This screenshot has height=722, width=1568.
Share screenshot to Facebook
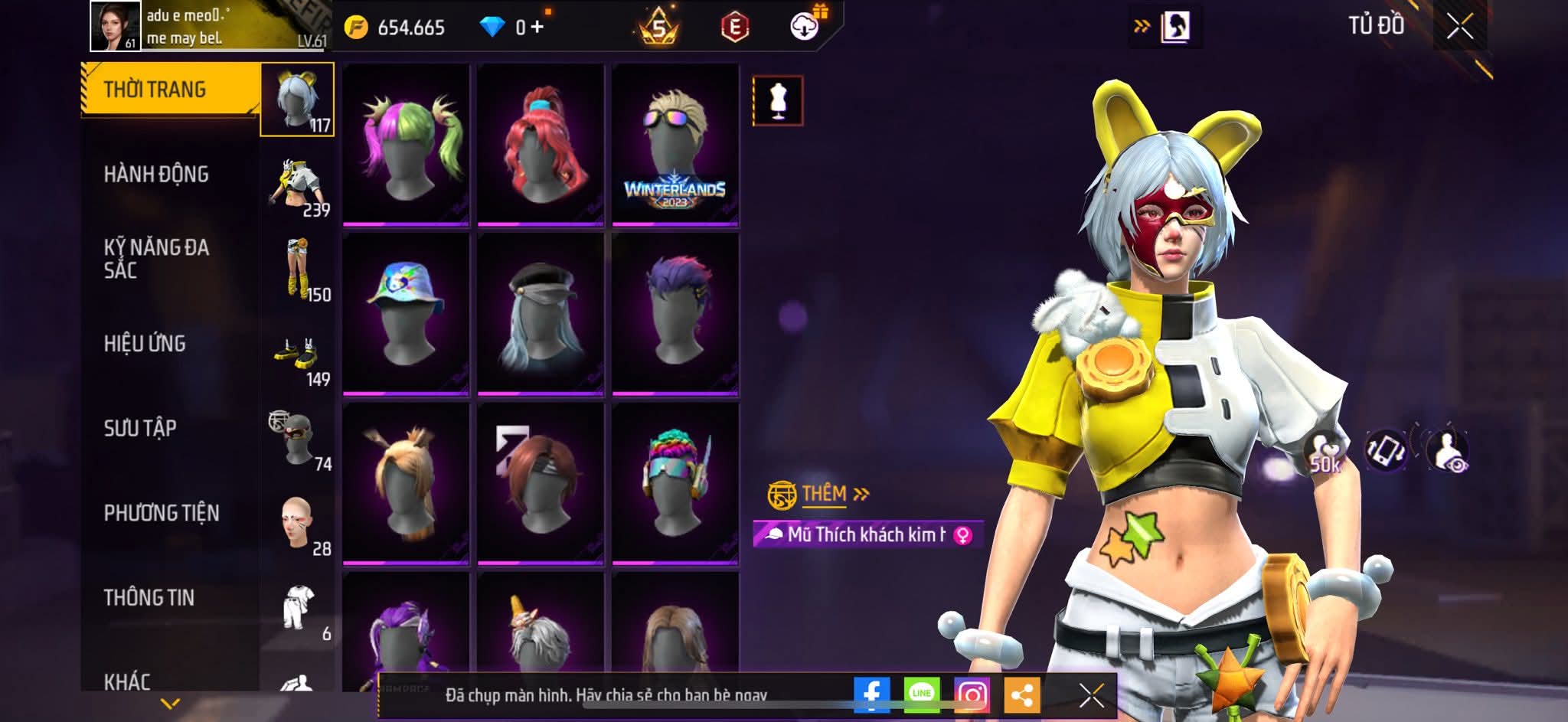coord(872,694)
